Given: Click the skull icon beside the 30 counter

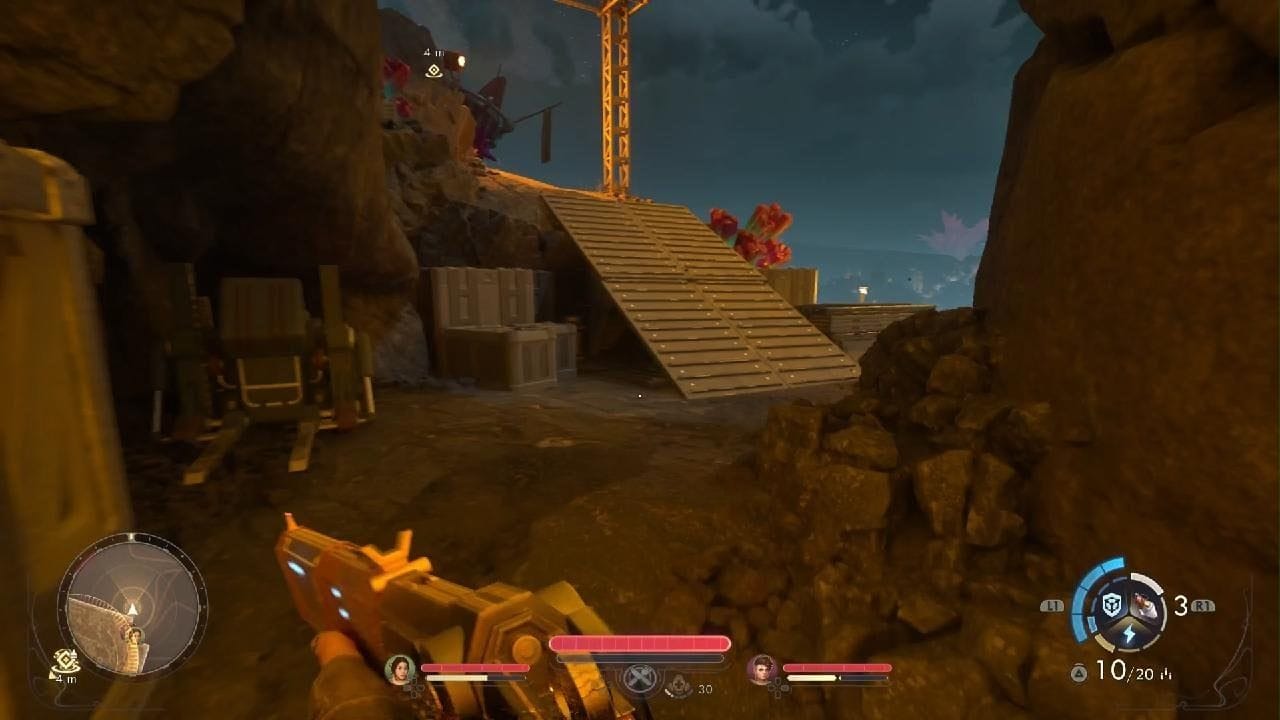Looking at the screenshot, I should pyautogui.click(x=679, y=687).
